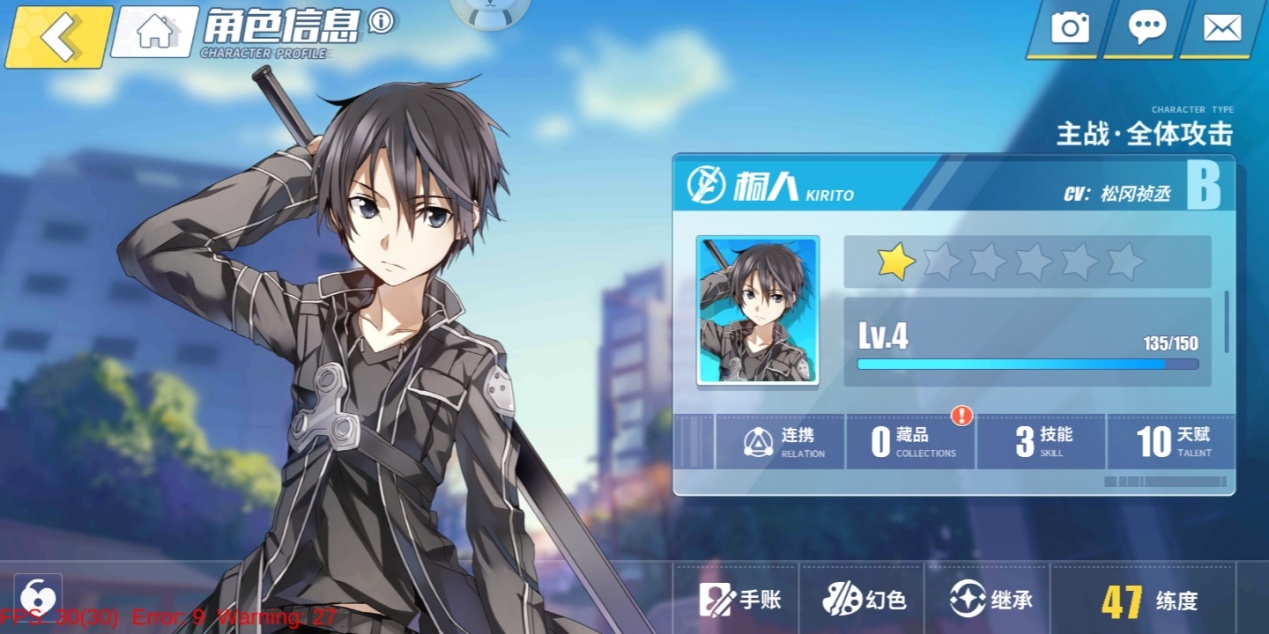
Task: Open the 幻色 color palette
Action: coord(864,600)
